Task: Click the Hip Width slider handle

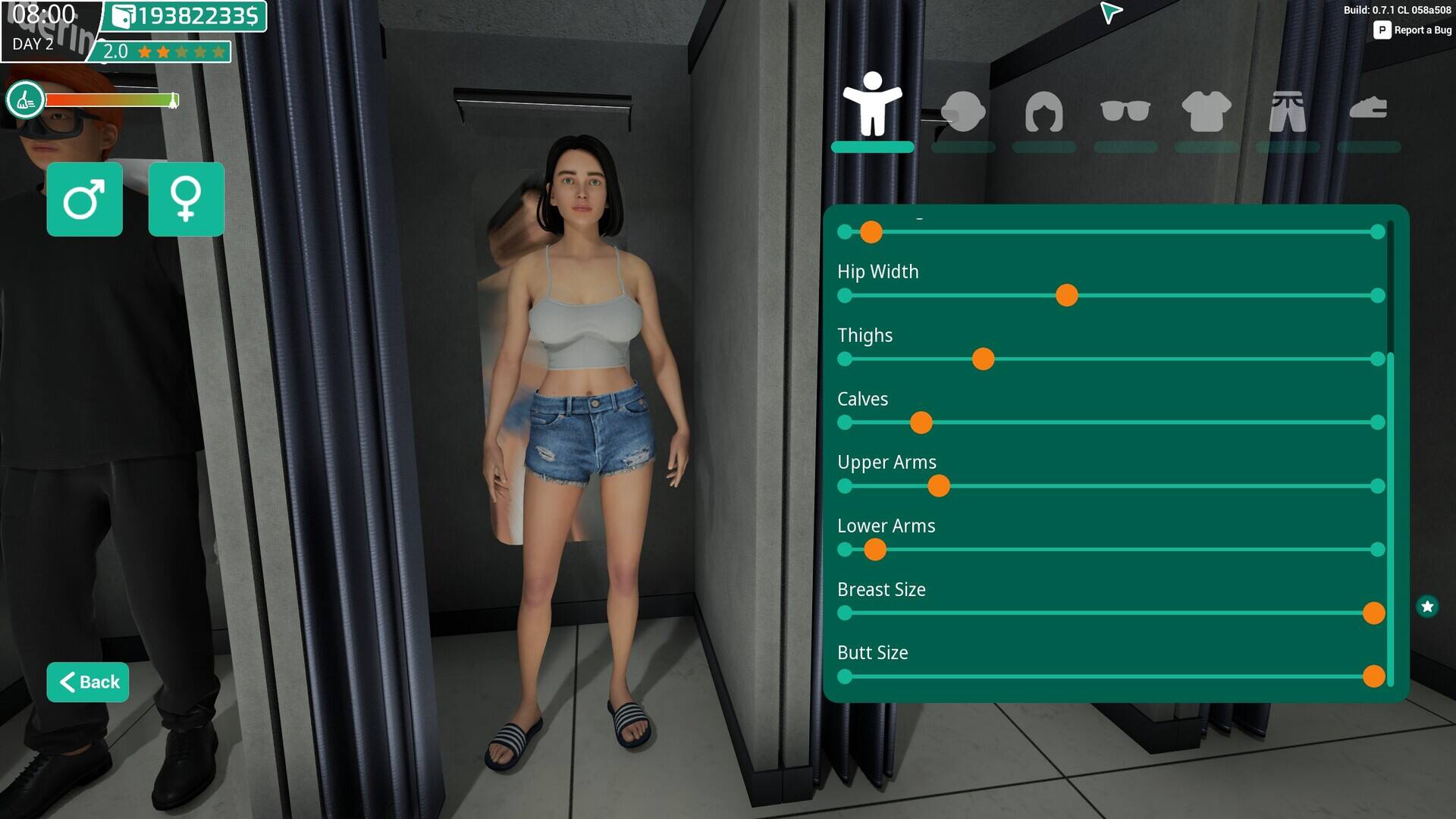Action: click(x=1066, y=296)
